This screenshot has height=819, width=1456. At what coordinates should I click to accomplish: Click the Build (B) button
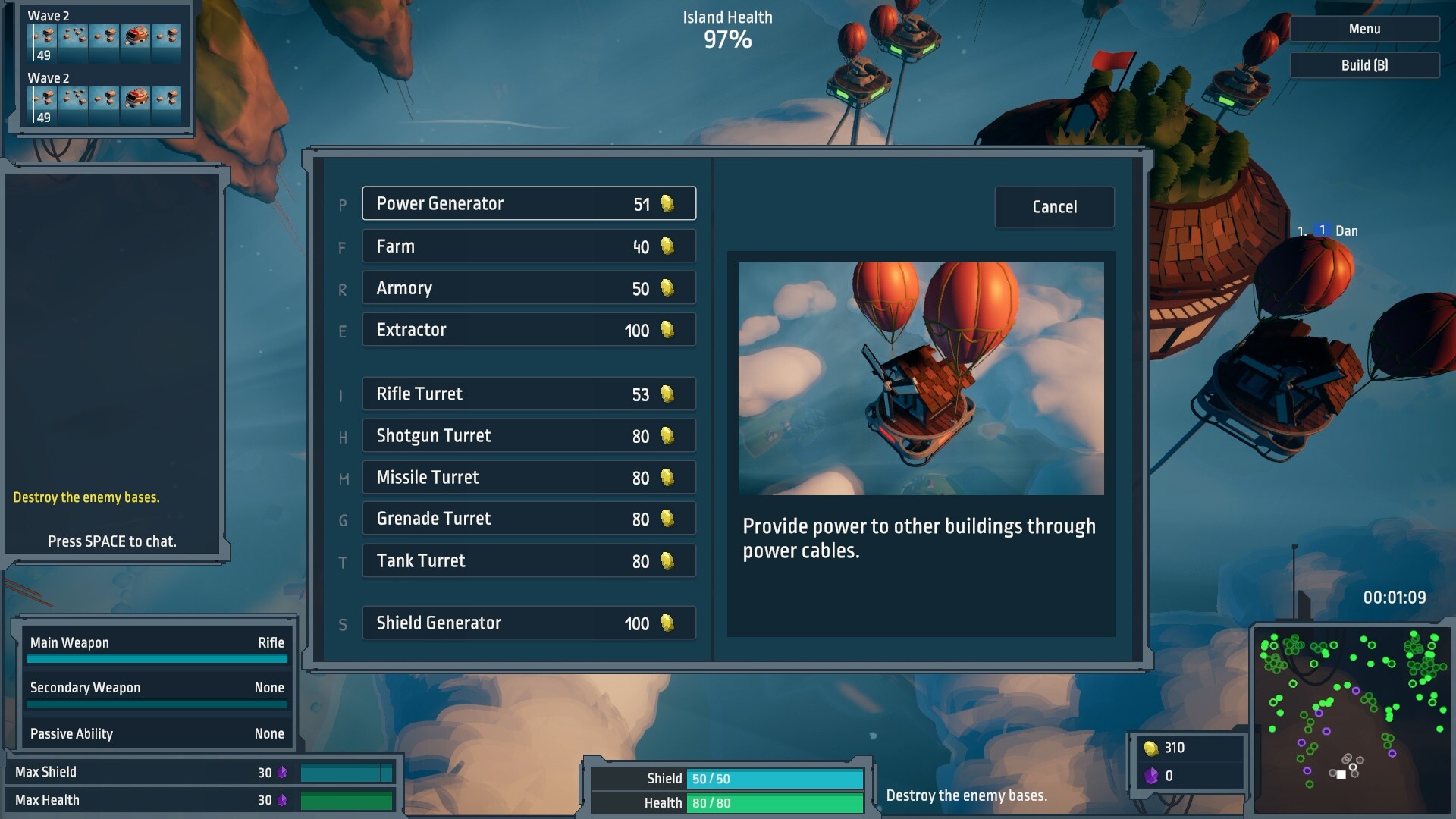tap(1364, 64)
